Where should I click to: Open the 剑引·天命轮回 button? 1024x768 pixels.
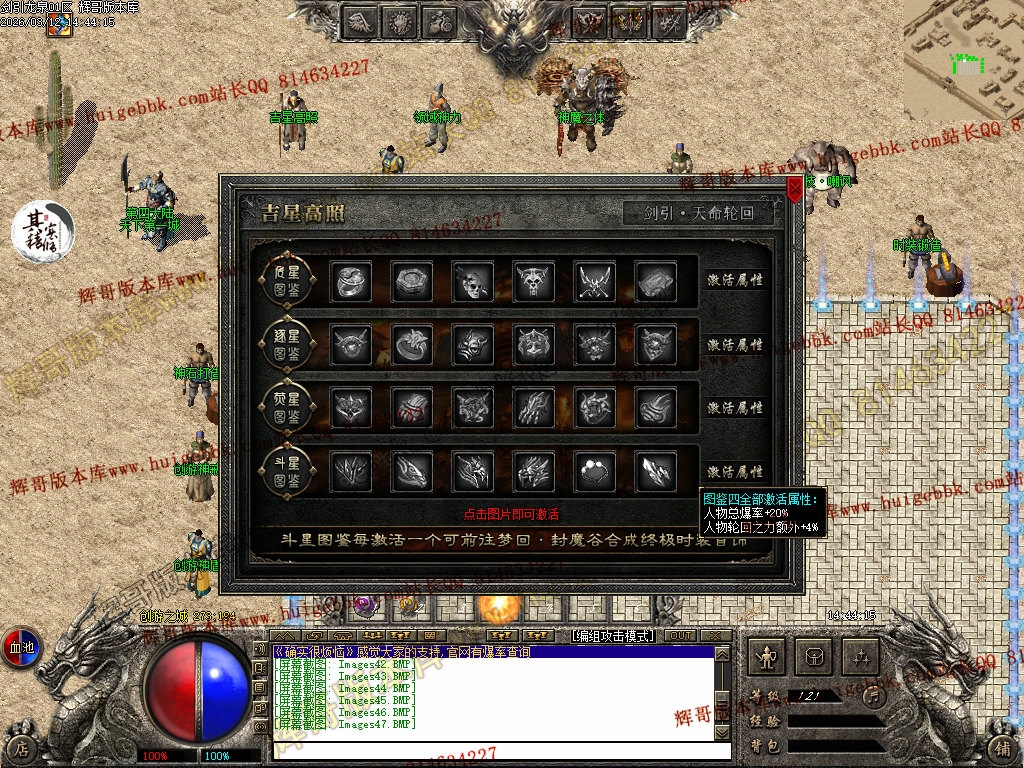[700, 213]
